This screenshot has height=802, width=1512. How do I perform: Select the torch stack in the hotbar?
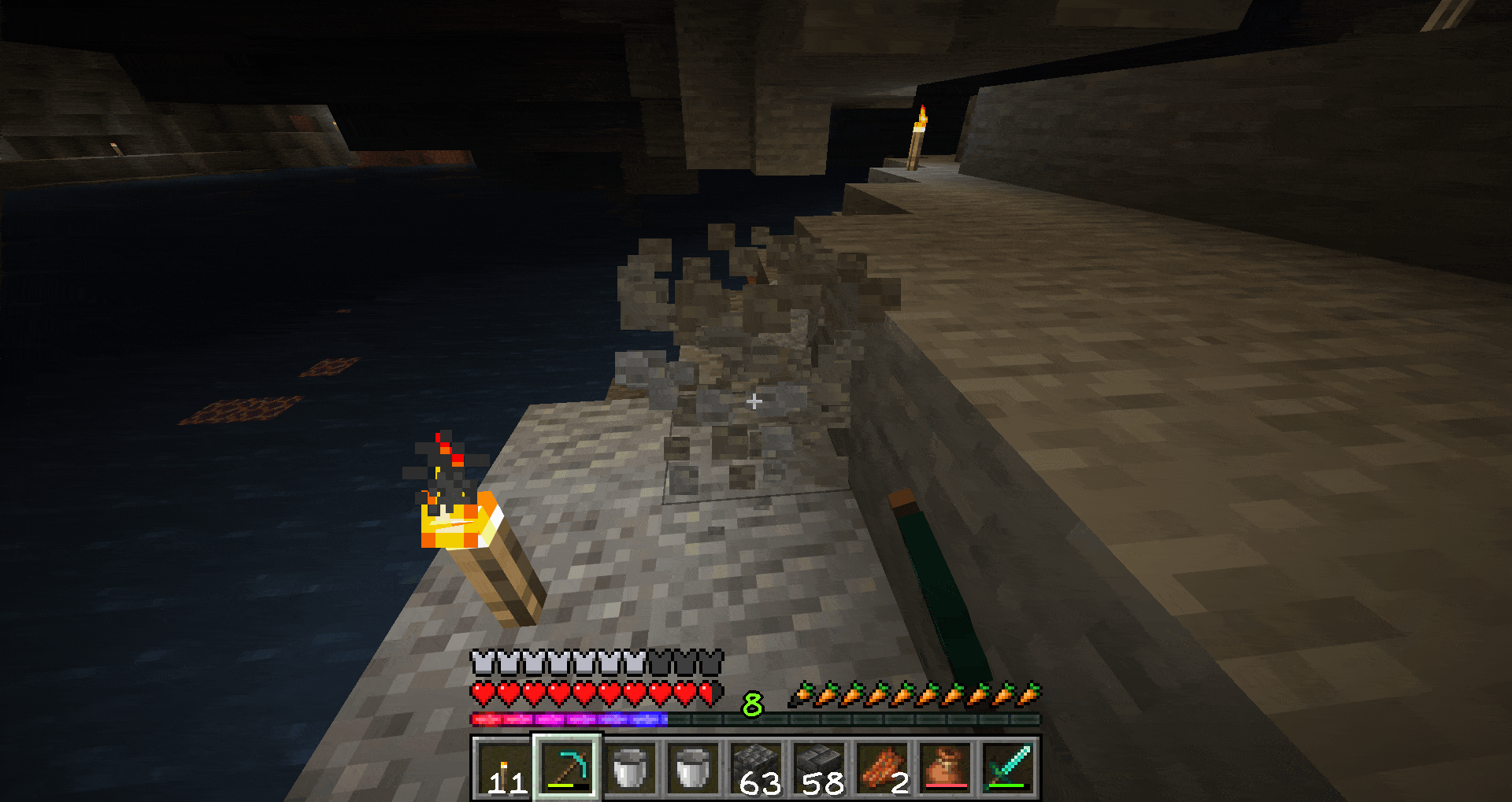point(504,767)
